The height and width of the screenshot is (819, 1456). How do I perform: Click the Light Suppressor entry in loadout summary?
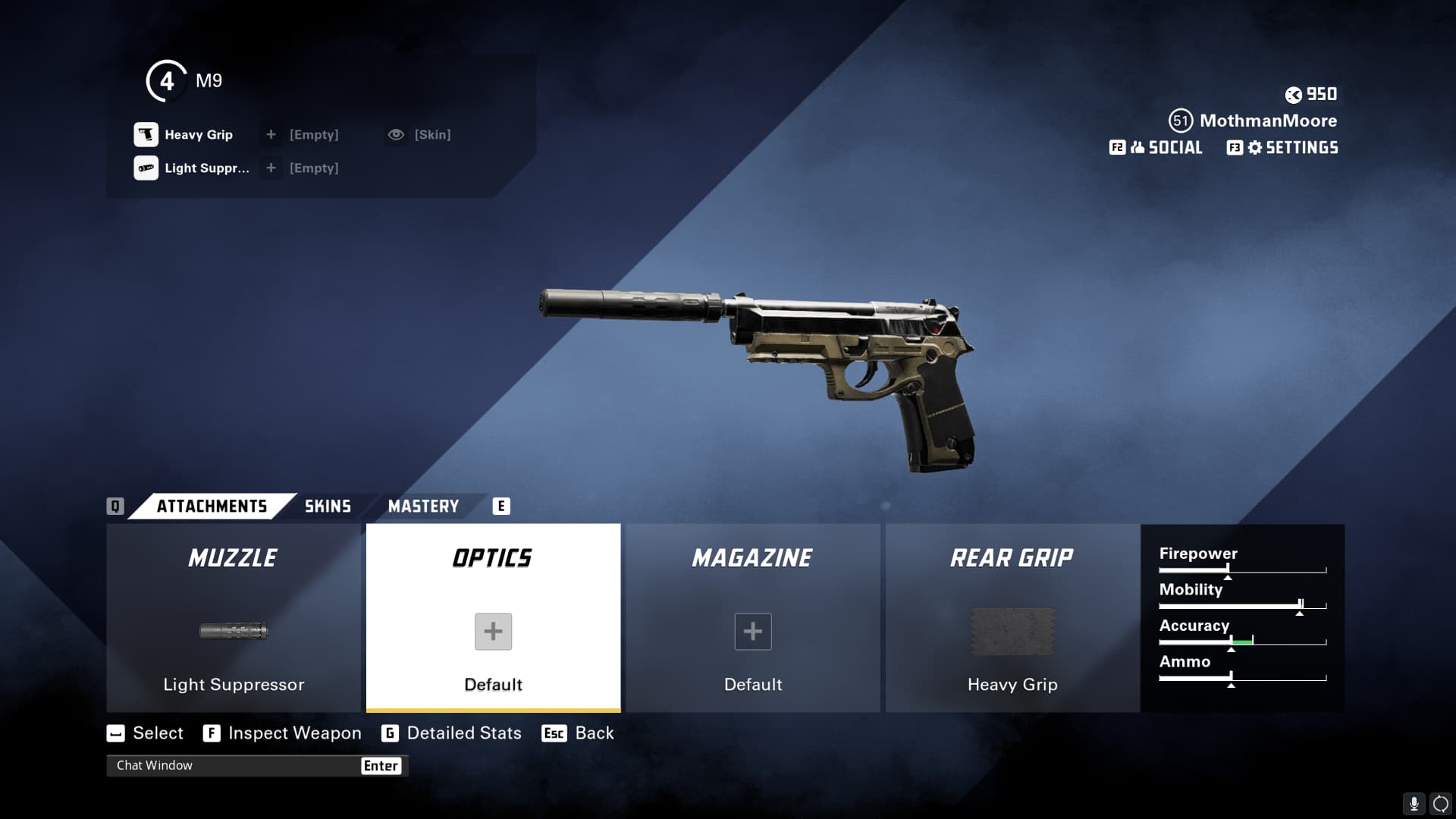[x=192, y=168]
